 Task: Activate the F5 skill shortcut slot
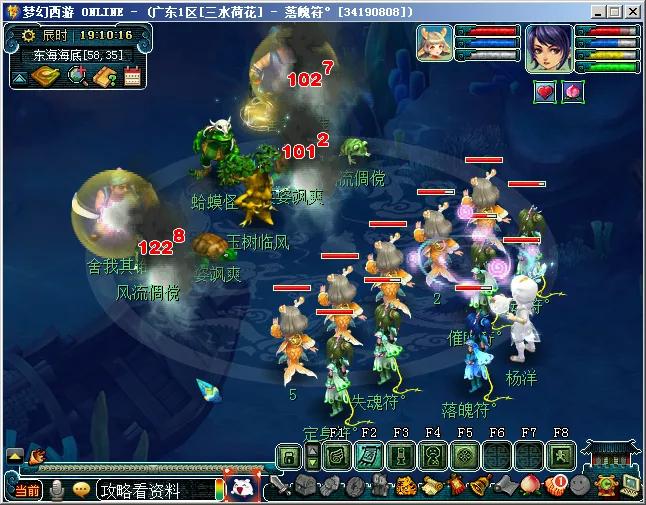coord(465,455)
